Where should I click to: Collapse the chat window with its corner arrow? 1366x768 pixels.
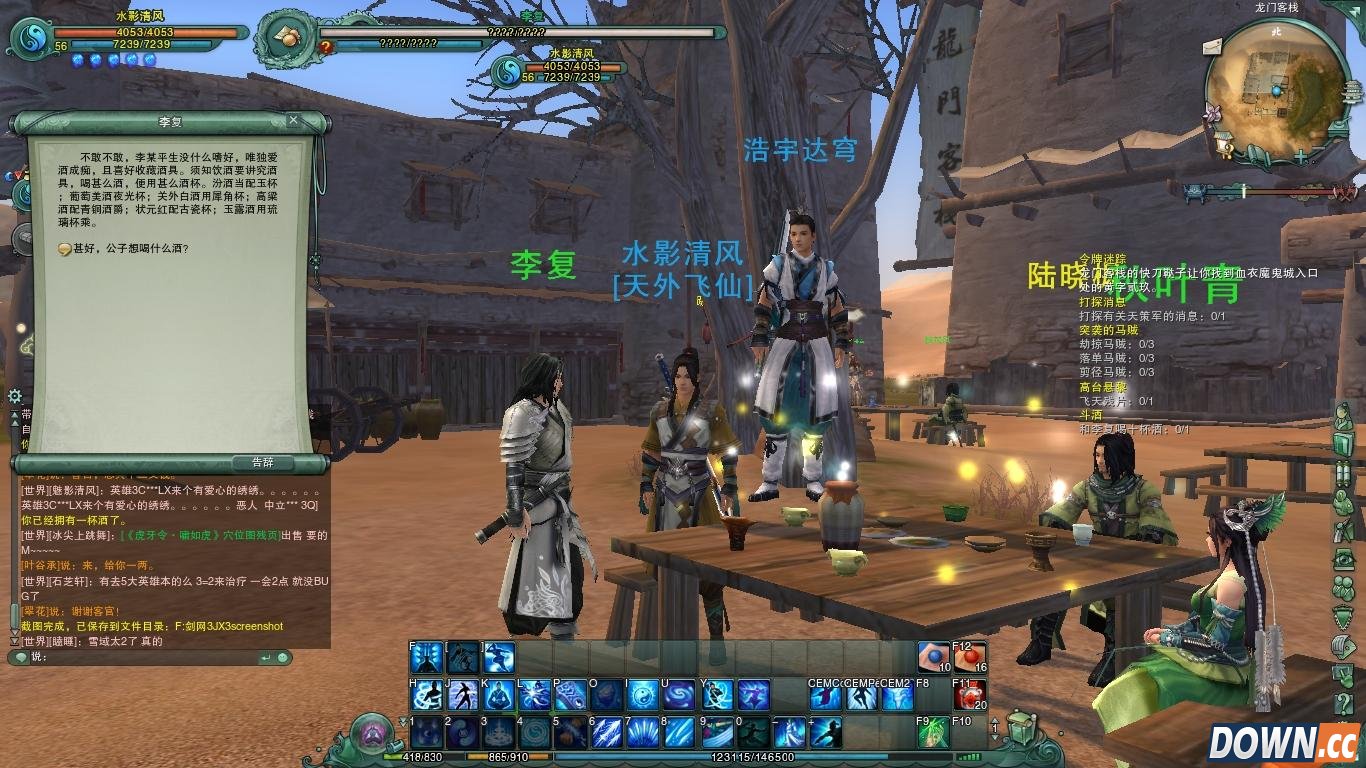(x=268, y=657)
